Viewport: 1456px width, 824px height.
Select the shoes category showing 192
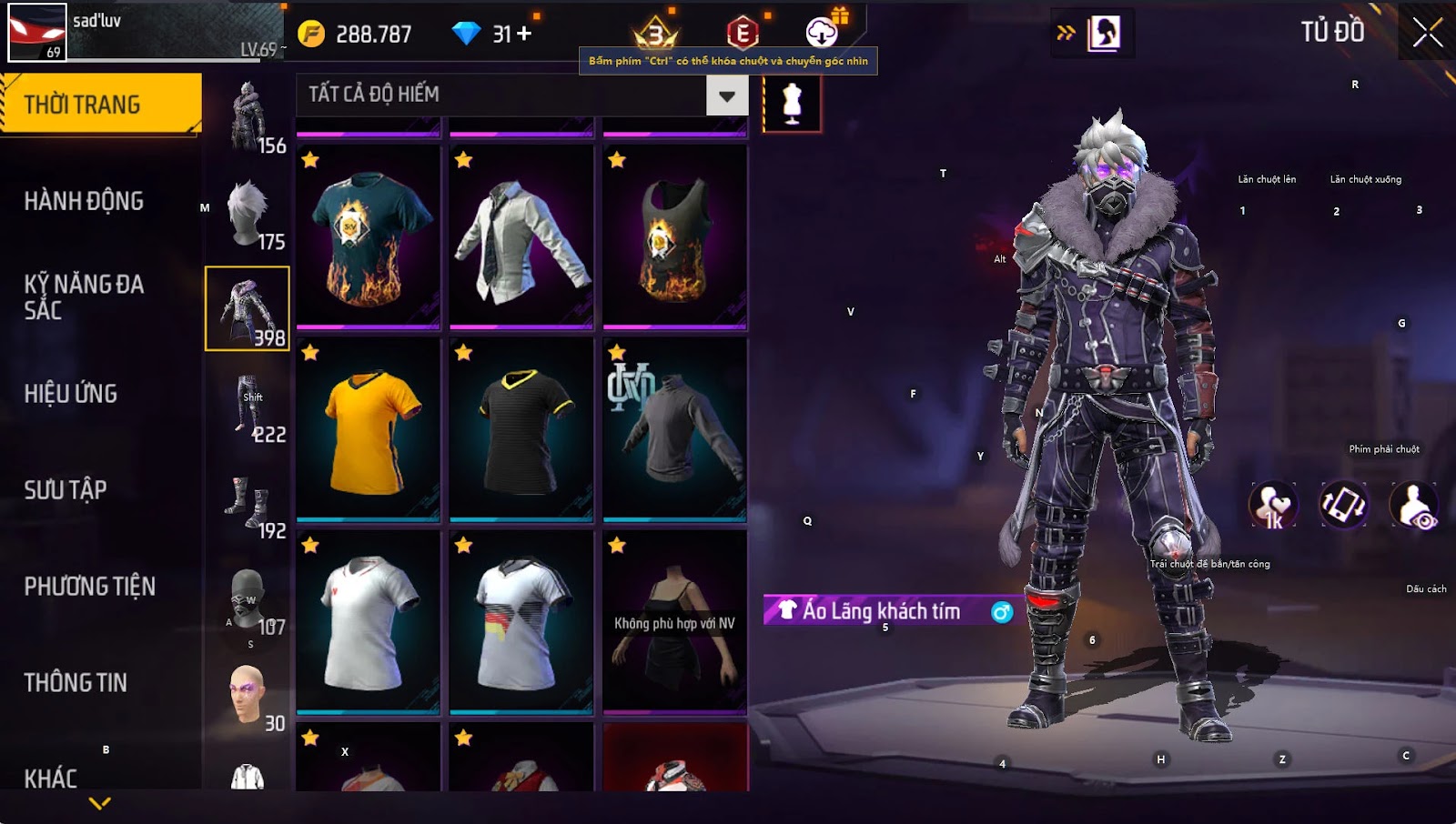pyautogui.click(x=248, y=503)
